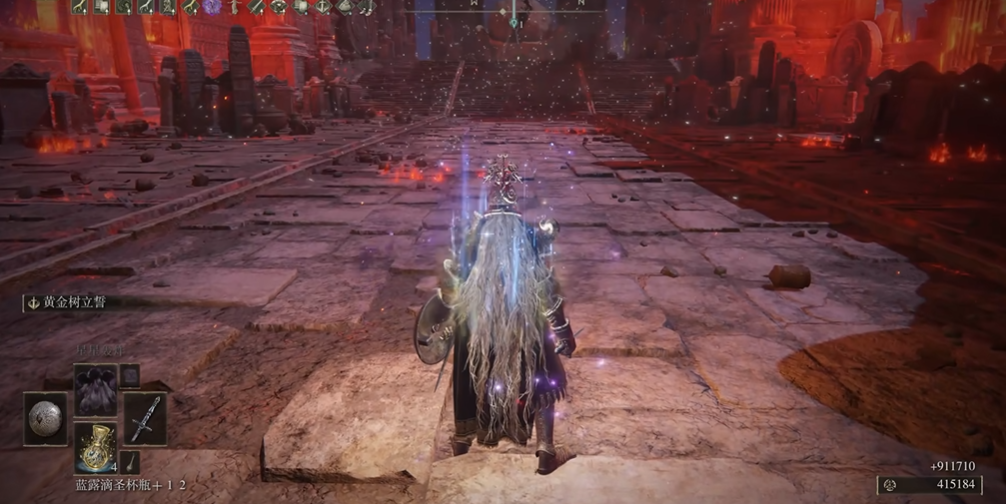Select the dark feathered spell slot
Viewport: 1006px width, 504px height.
[95, 389]
